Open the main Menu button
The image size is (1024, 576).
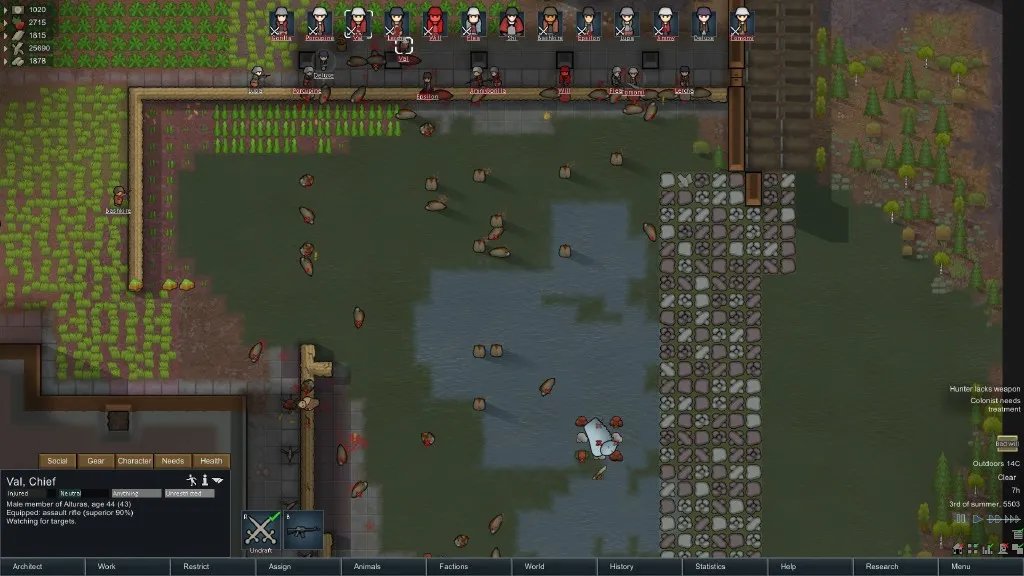click(961, 567)
